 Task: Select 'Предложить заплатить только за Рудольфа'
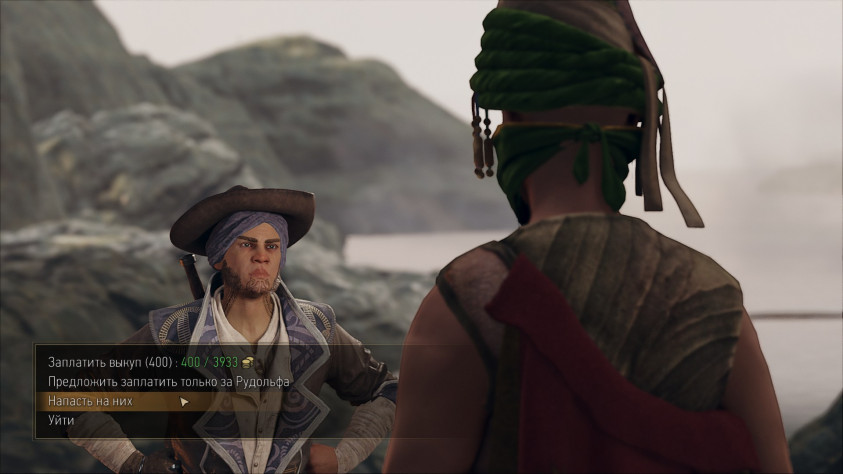[168, 381]
